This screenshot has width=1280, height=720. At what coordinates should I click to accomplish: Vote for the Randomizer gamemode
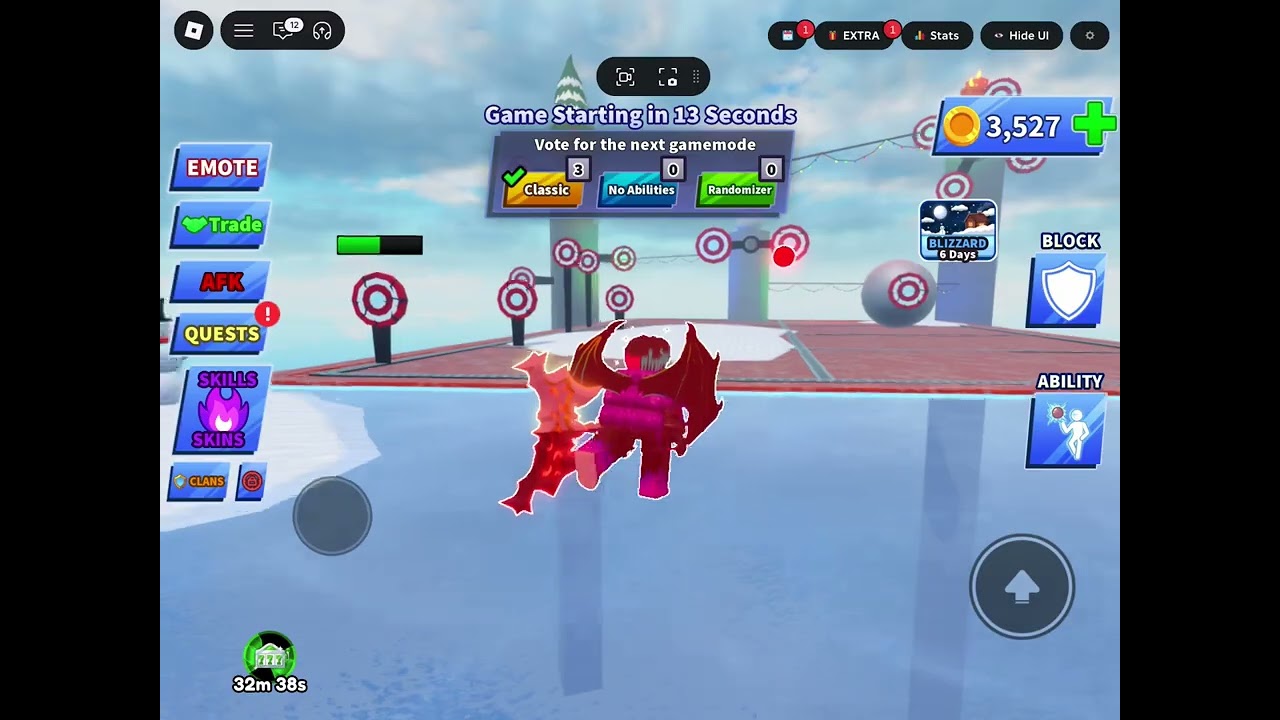[x=738, y=189]
